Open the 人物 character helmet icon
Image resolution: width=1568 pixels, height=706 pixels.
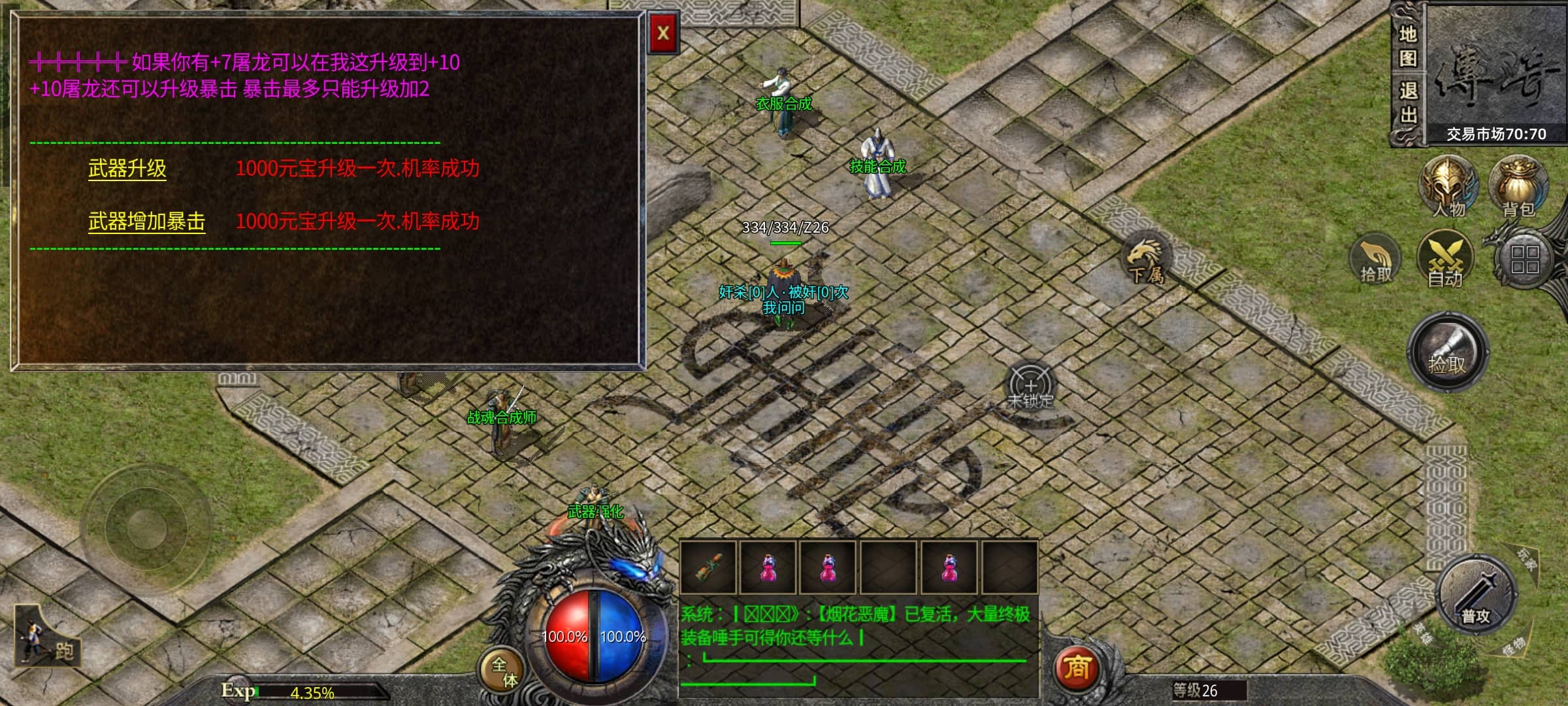point(1448,186)
